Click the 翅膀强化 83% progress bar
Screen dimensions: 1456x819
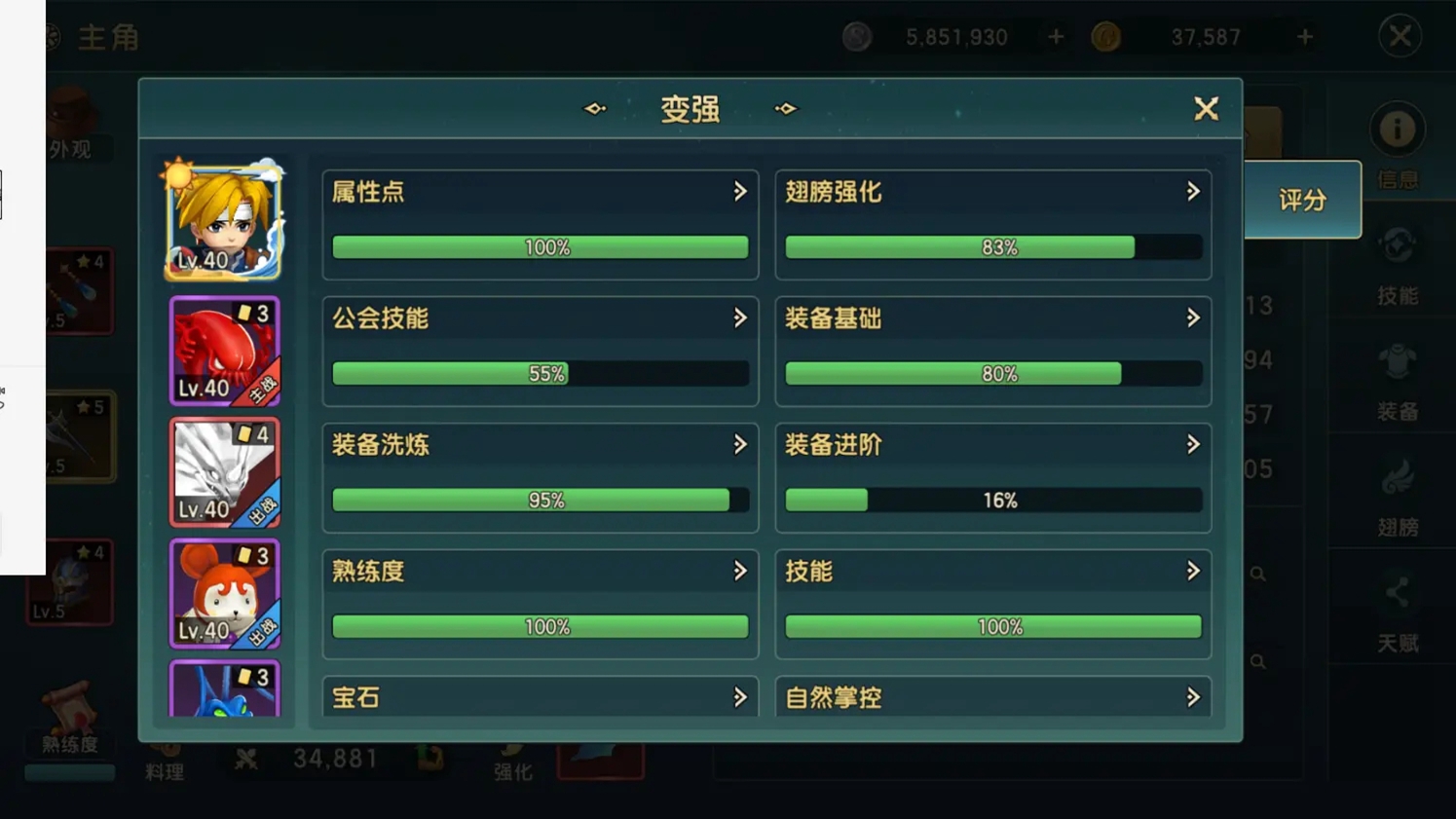992,246
